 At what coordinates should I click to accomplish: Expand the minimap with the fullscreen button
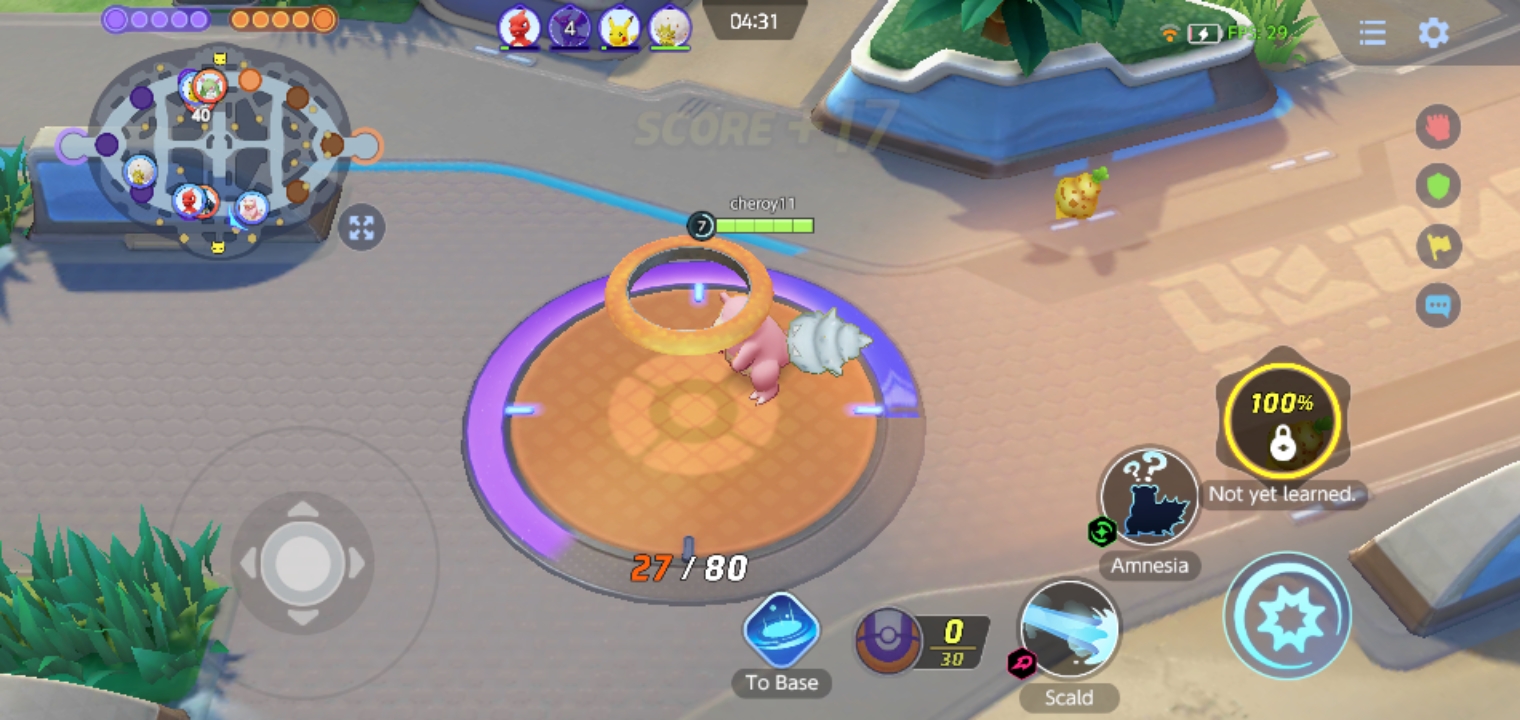click(361, 229)
